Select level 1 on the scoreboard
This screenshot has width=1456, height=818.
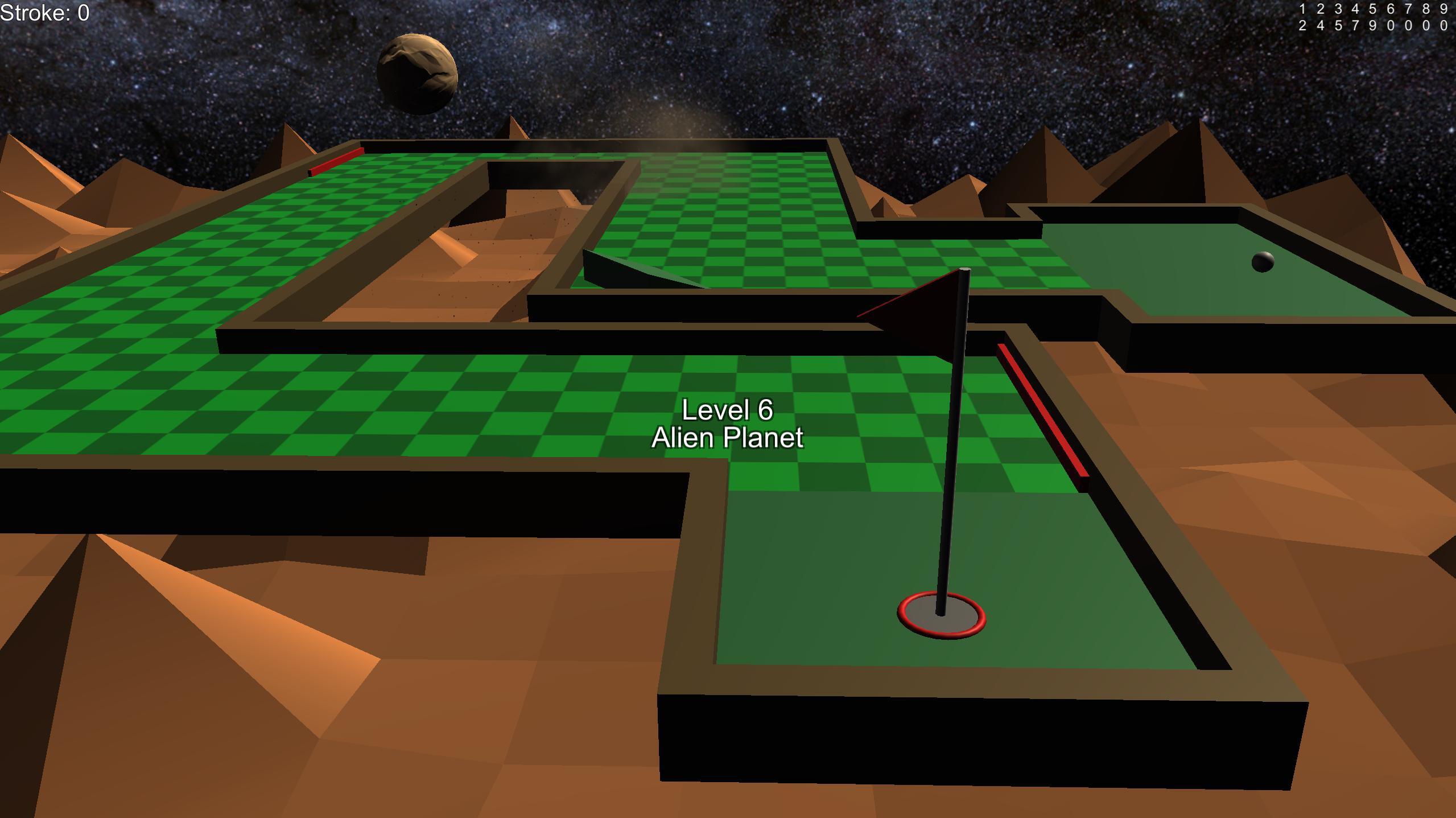click(x=1302, y=9)
